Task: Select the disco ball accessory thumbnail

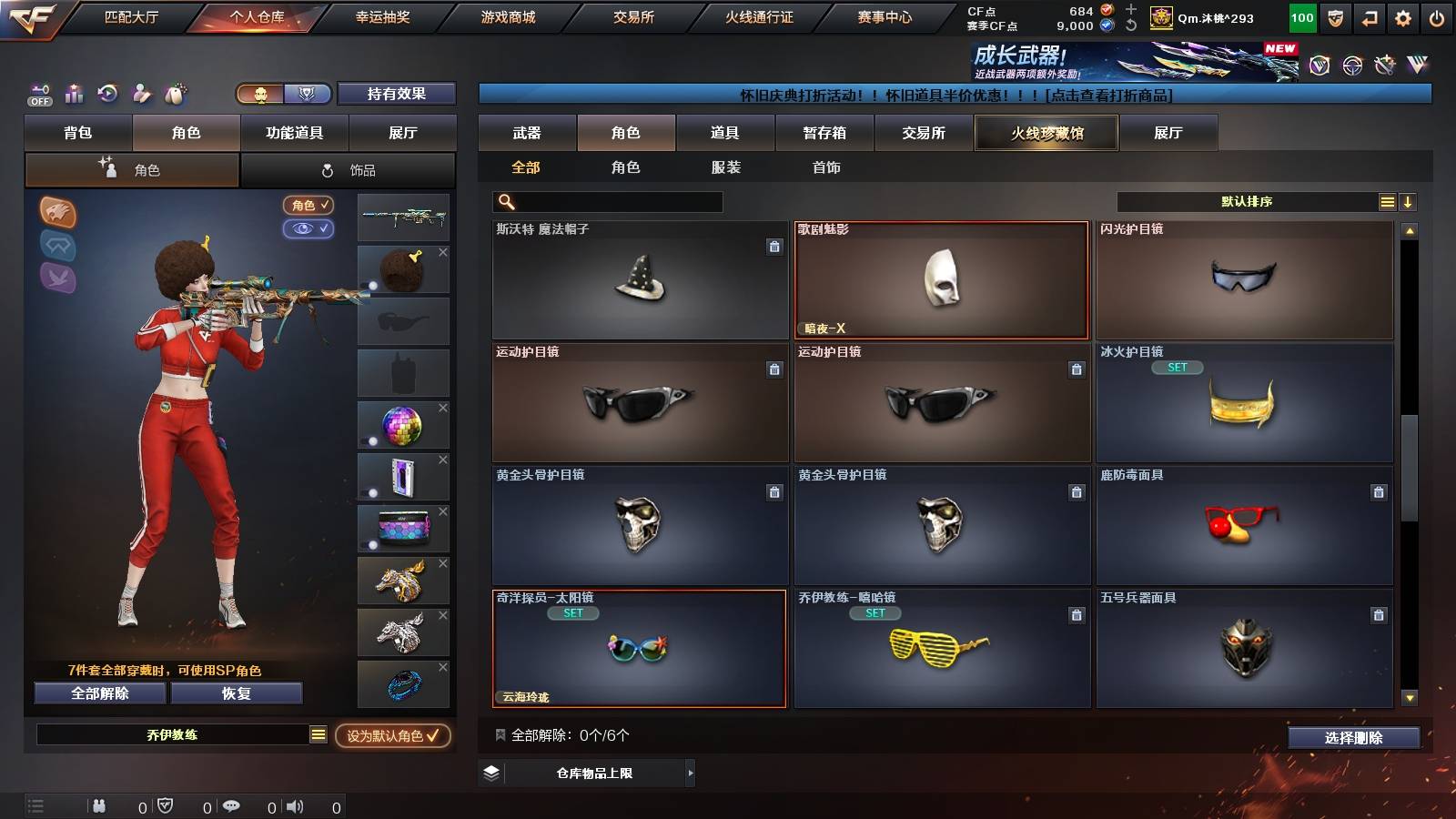Action: click(403, 423)
